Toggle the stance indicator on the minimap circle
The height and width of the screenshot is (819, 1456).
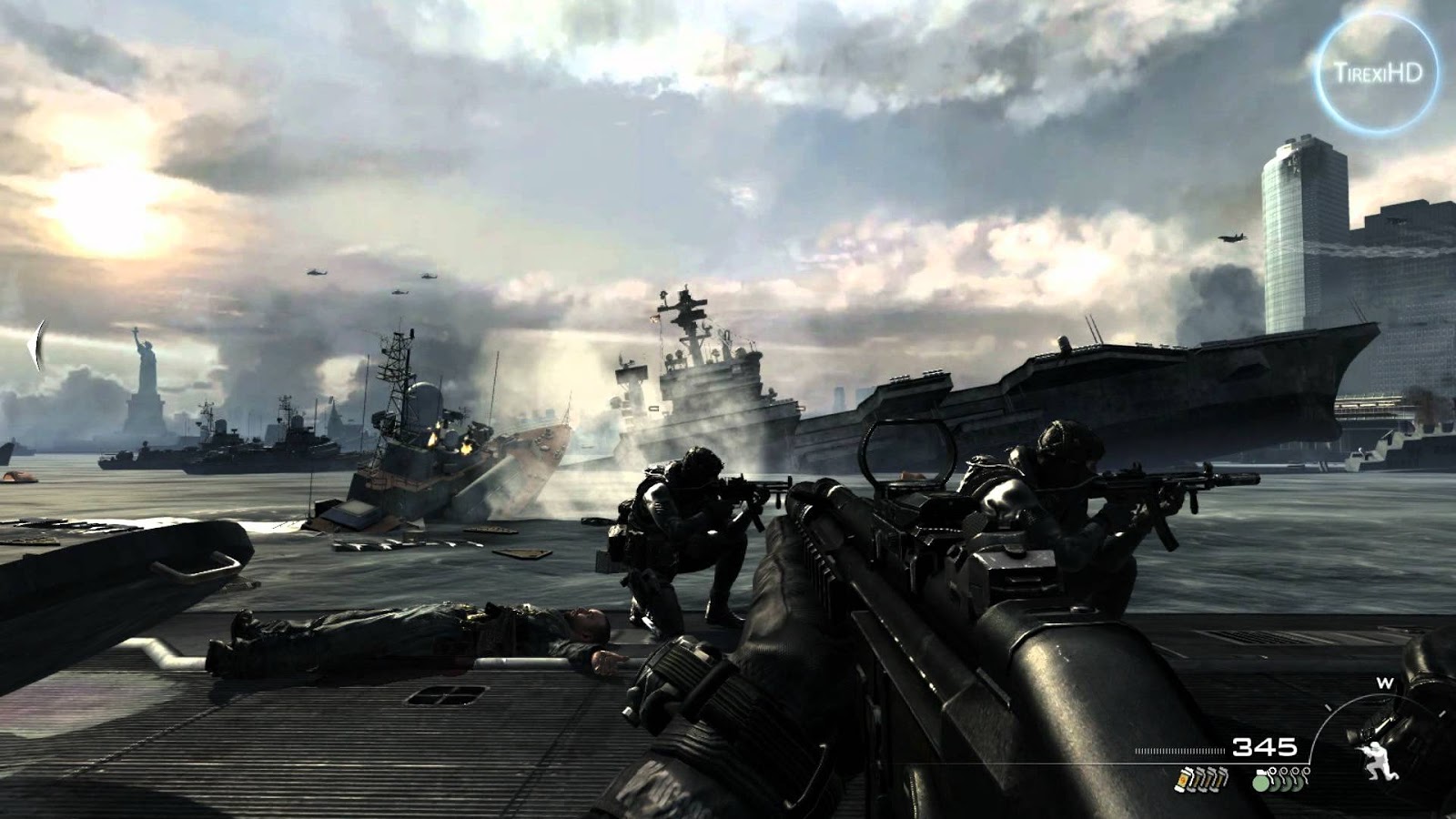tap(1379, 760)
